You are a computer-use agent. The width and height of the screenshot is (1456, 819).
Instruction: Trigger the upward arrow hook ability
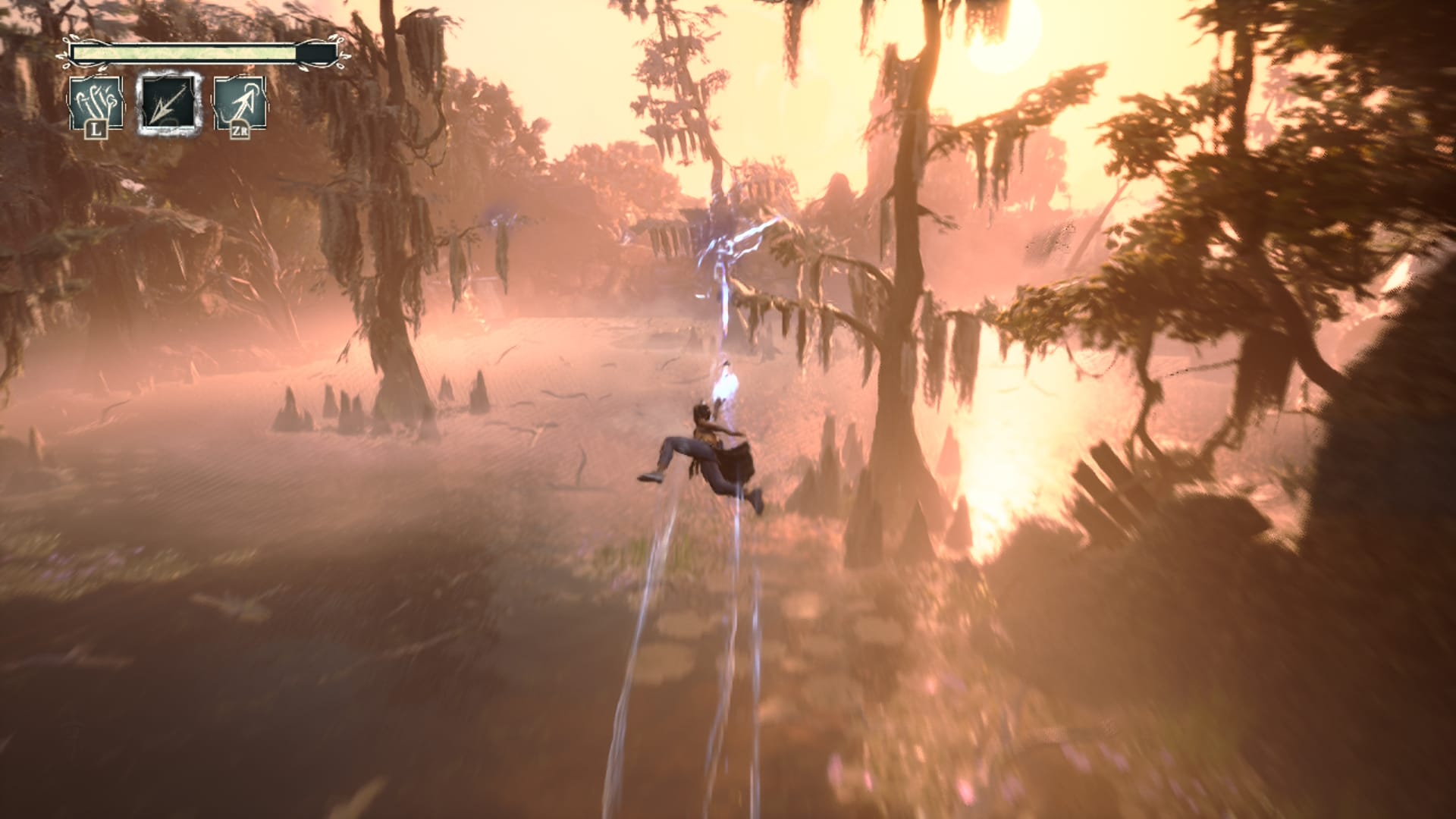(x=240, y=104)
